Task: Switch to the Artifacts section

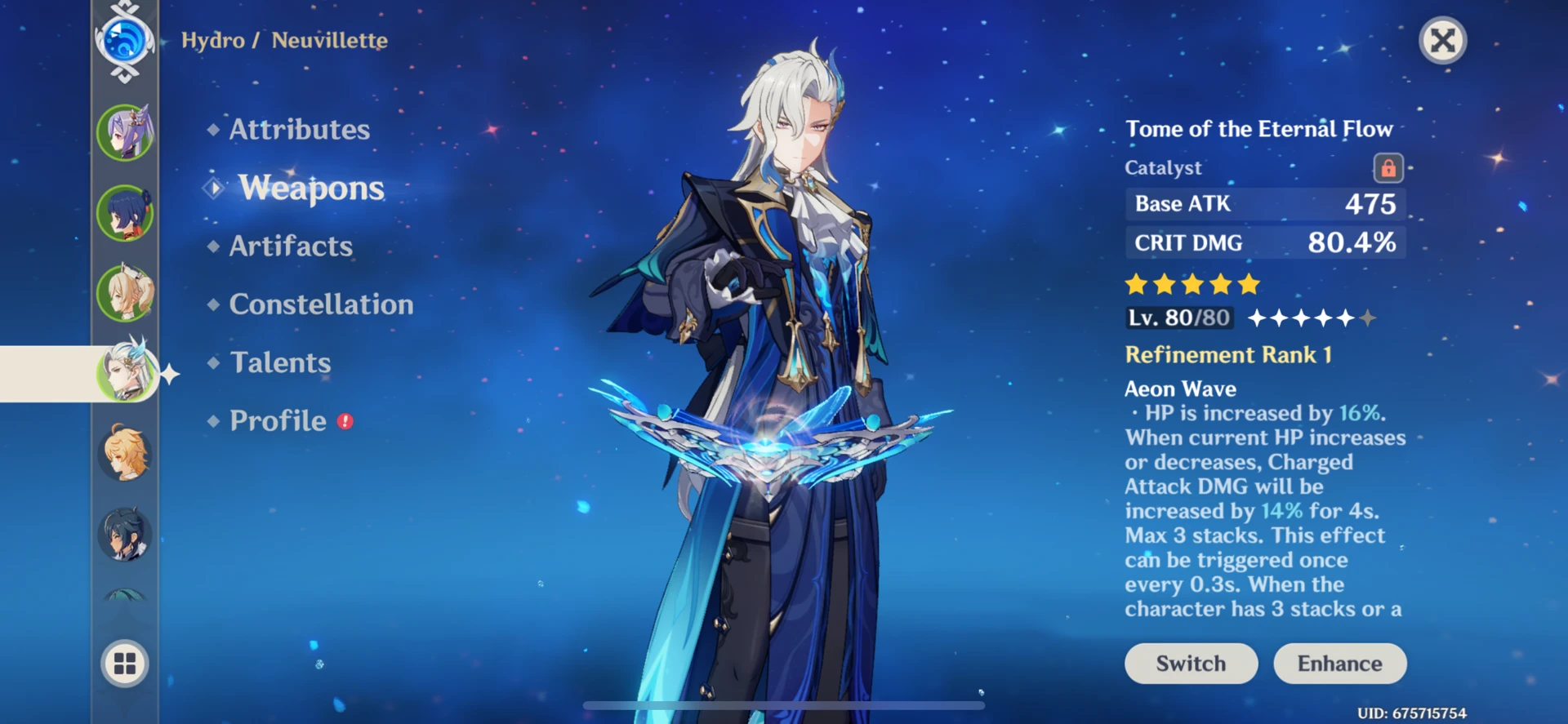Action: (x=290, y=246)
